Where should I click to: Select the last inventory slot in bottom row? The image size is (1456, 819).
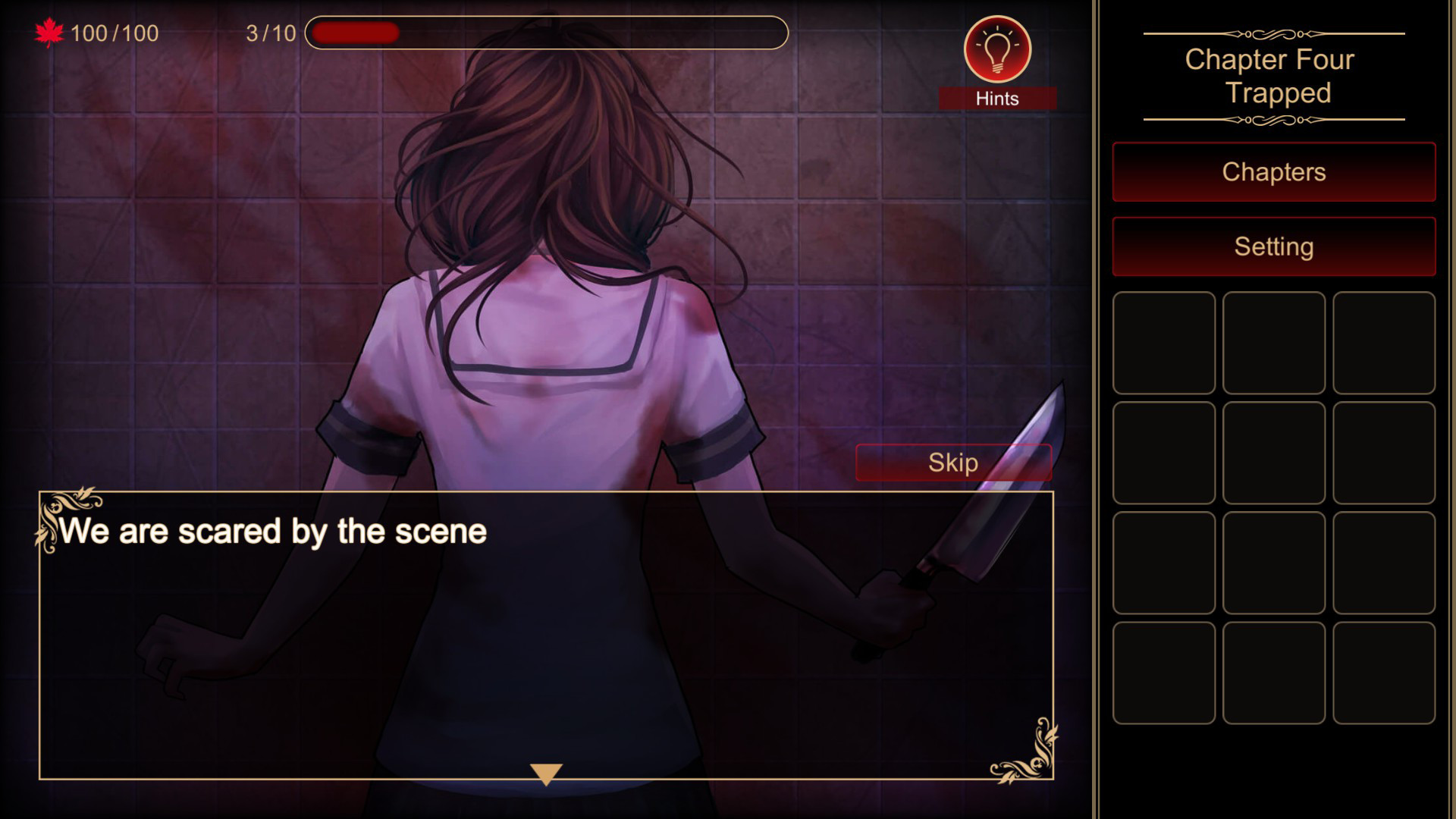pyautogui.click(x=1385, y=673)
